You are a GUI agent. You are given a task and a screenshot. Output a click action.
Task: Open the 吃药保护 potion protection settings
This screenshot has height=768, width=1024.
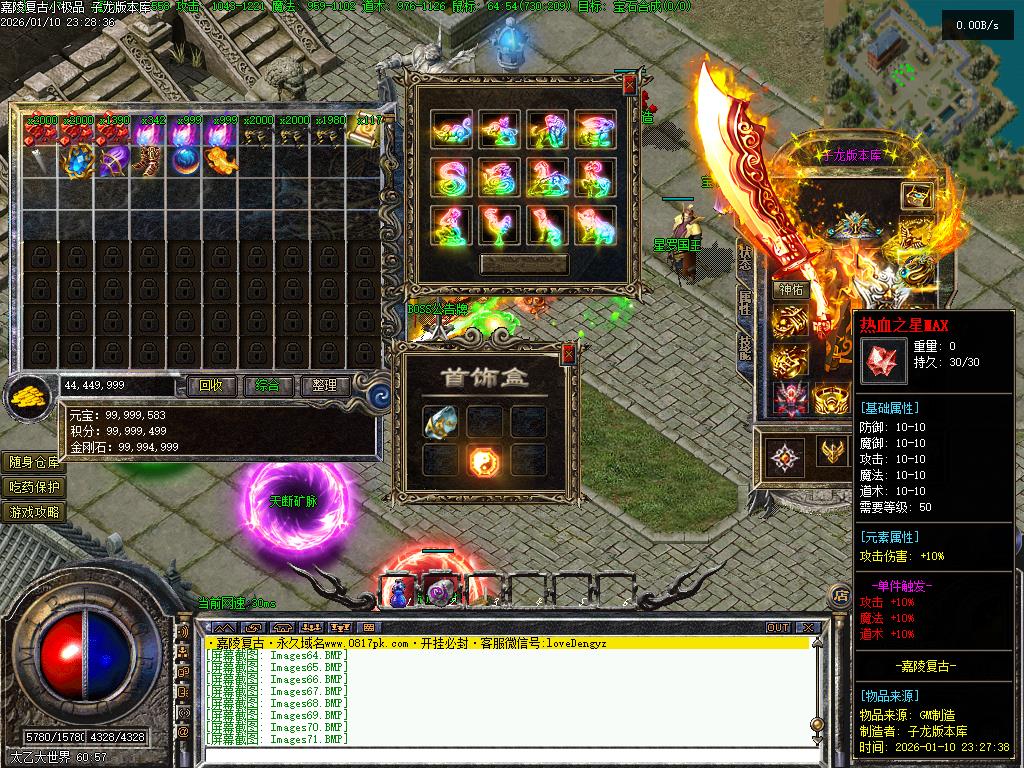(34, 487)
